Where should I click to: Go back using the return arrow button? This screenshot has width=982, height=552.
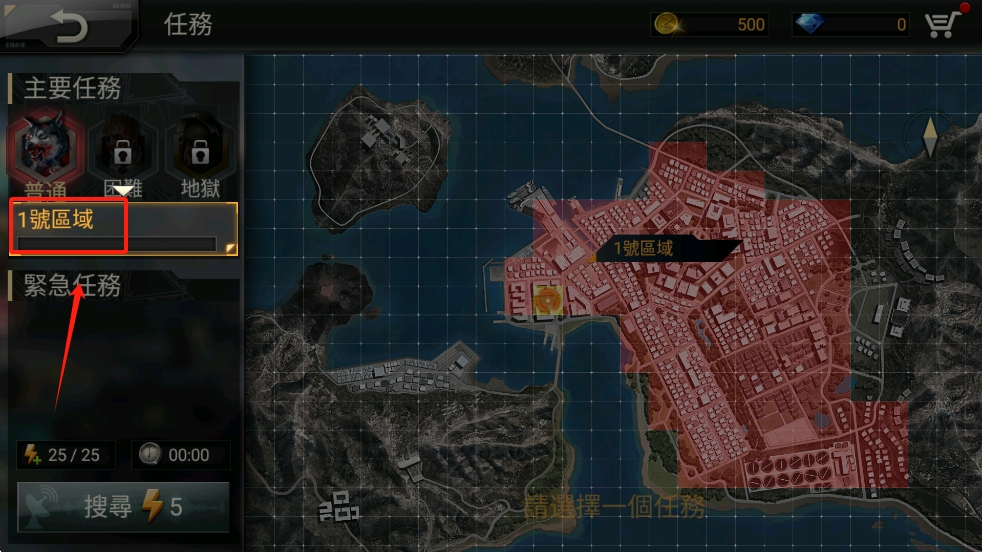click(69, 25)
